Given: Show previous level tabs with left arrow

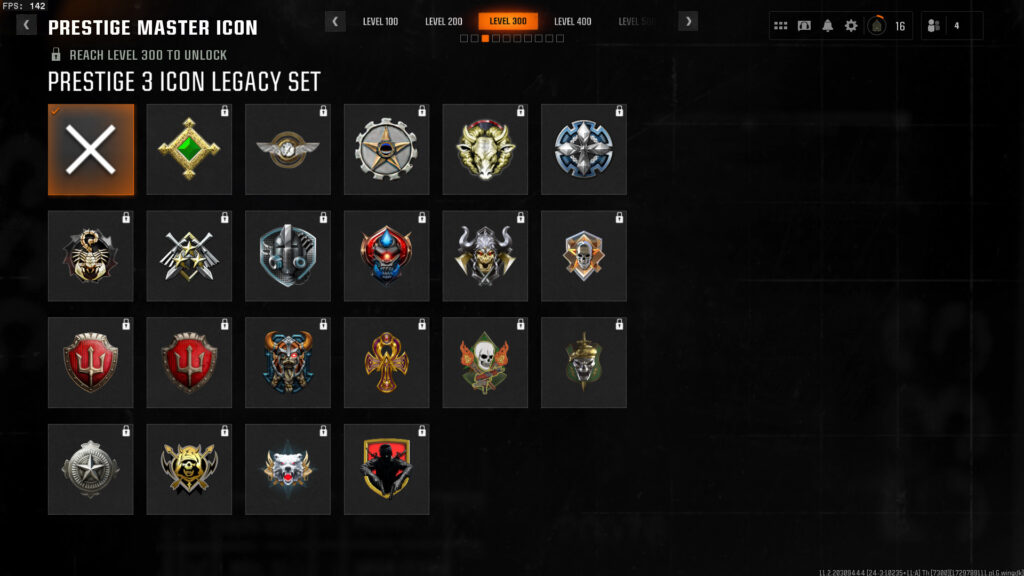Looking at the screenshot, I should (x=336, y=21).
